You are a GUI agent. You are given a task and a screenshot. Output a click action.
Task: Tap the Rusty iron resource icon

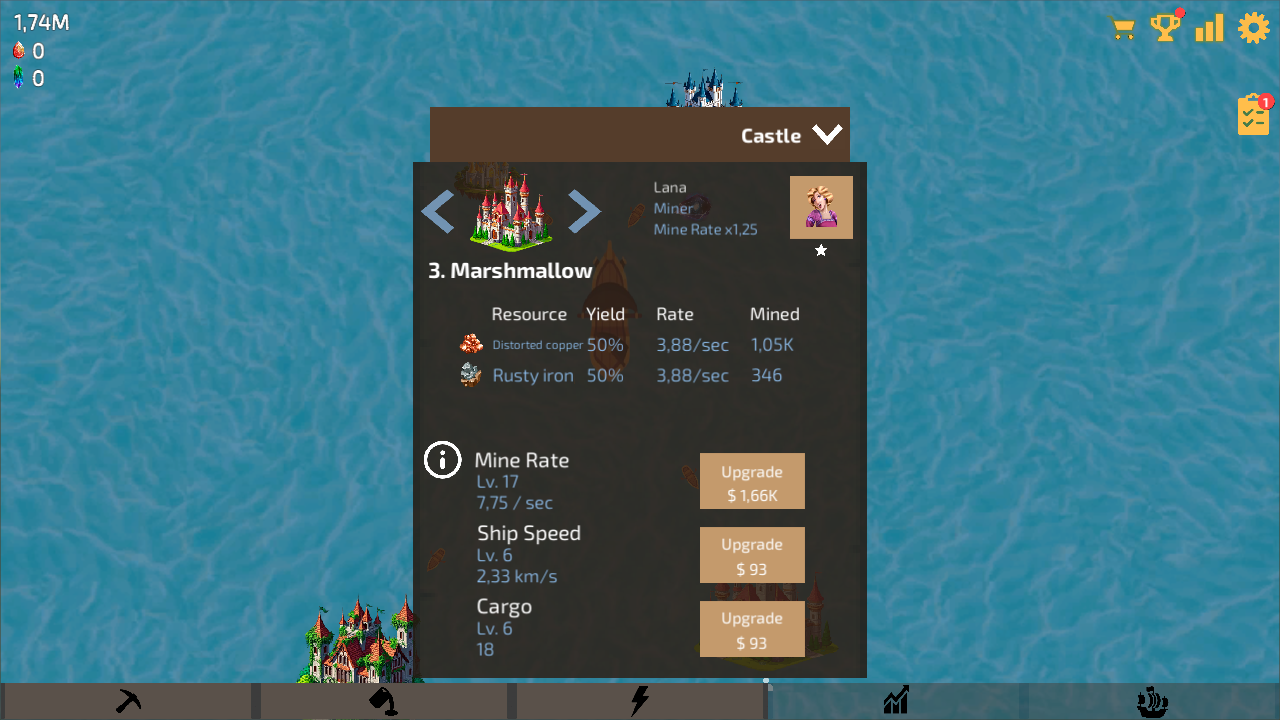(x=470, y=374)
